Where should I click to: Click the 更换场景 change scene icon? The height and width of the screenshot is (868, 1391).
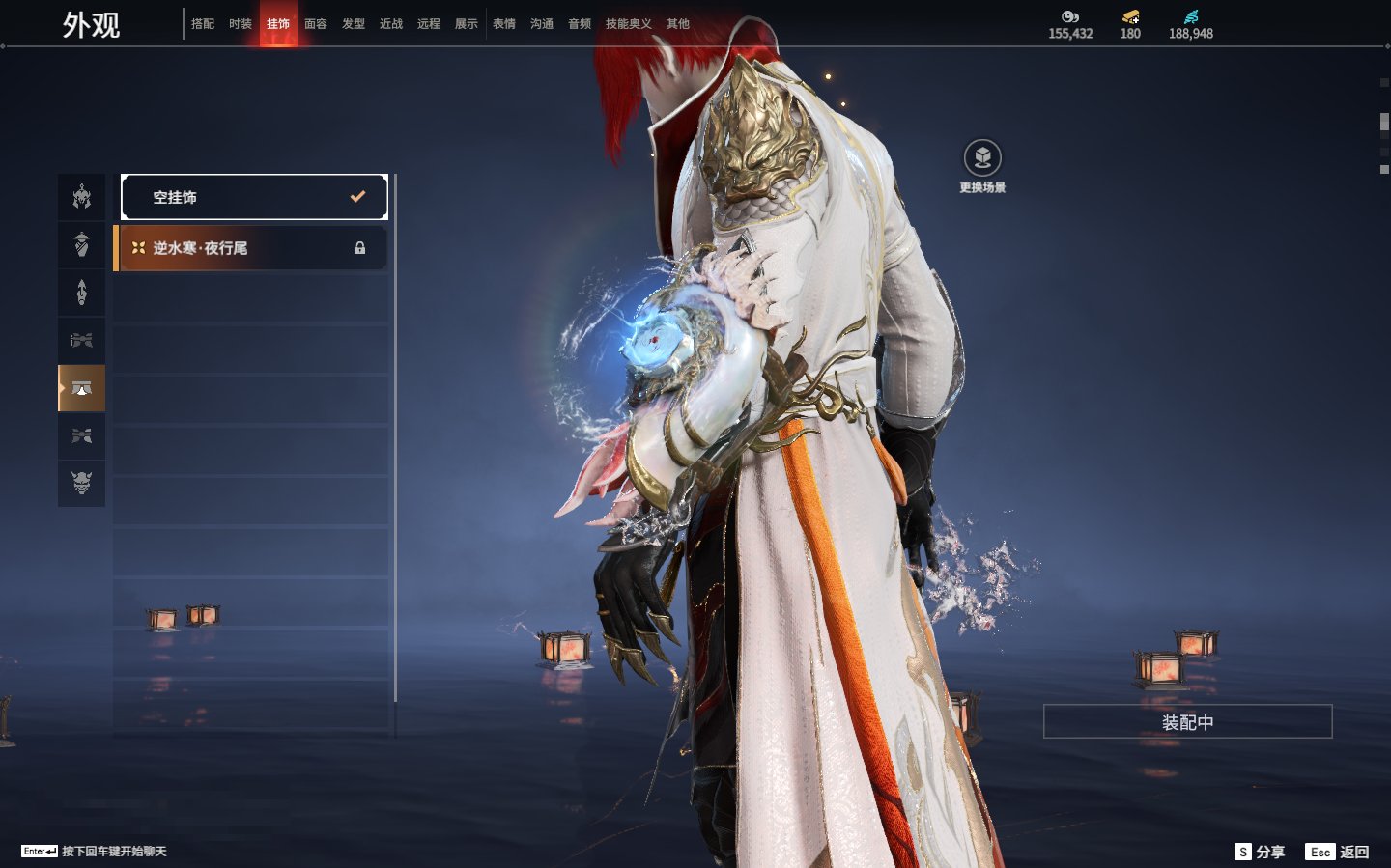pyautogui.click(x=982, y=158)
